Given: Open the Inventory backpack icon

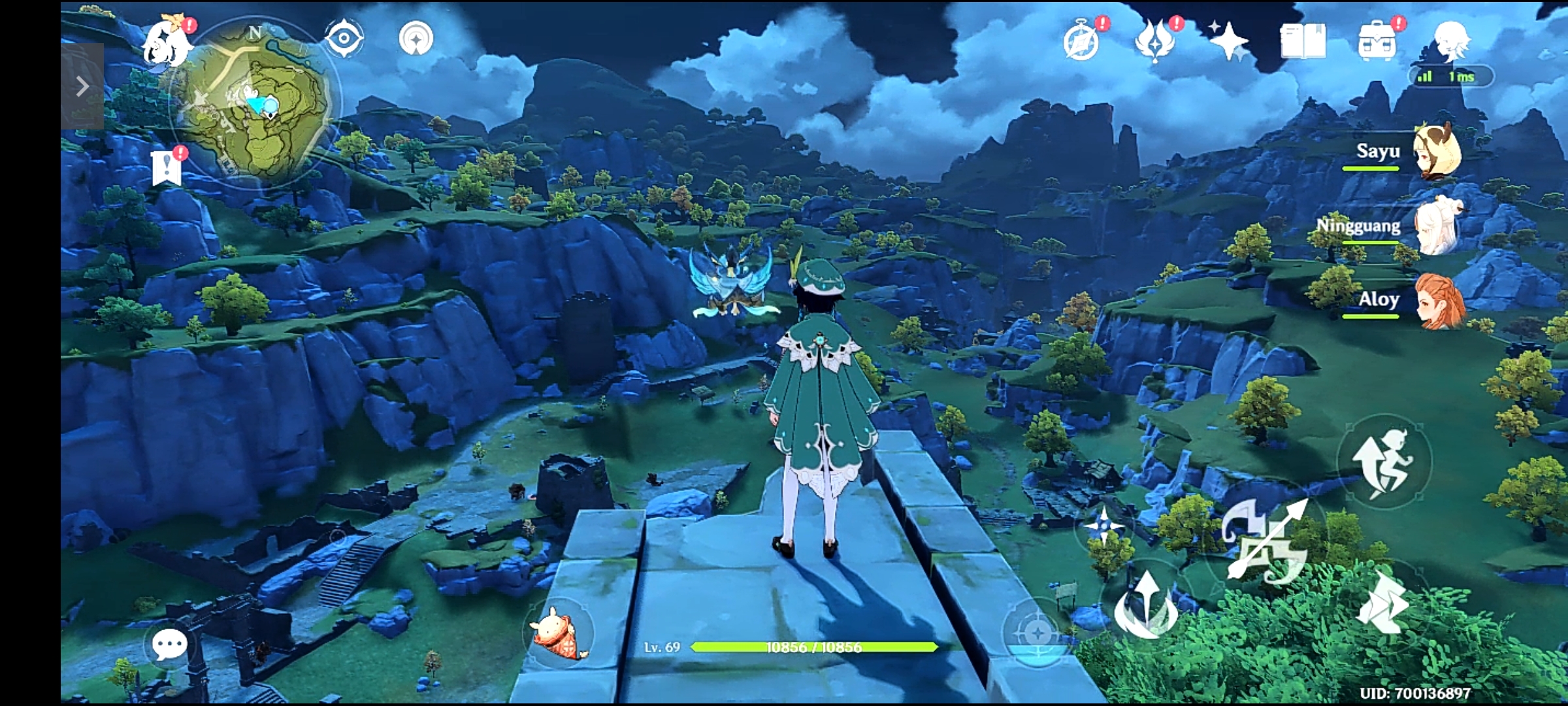Looking at the screenshot, I should (1375, 41).
